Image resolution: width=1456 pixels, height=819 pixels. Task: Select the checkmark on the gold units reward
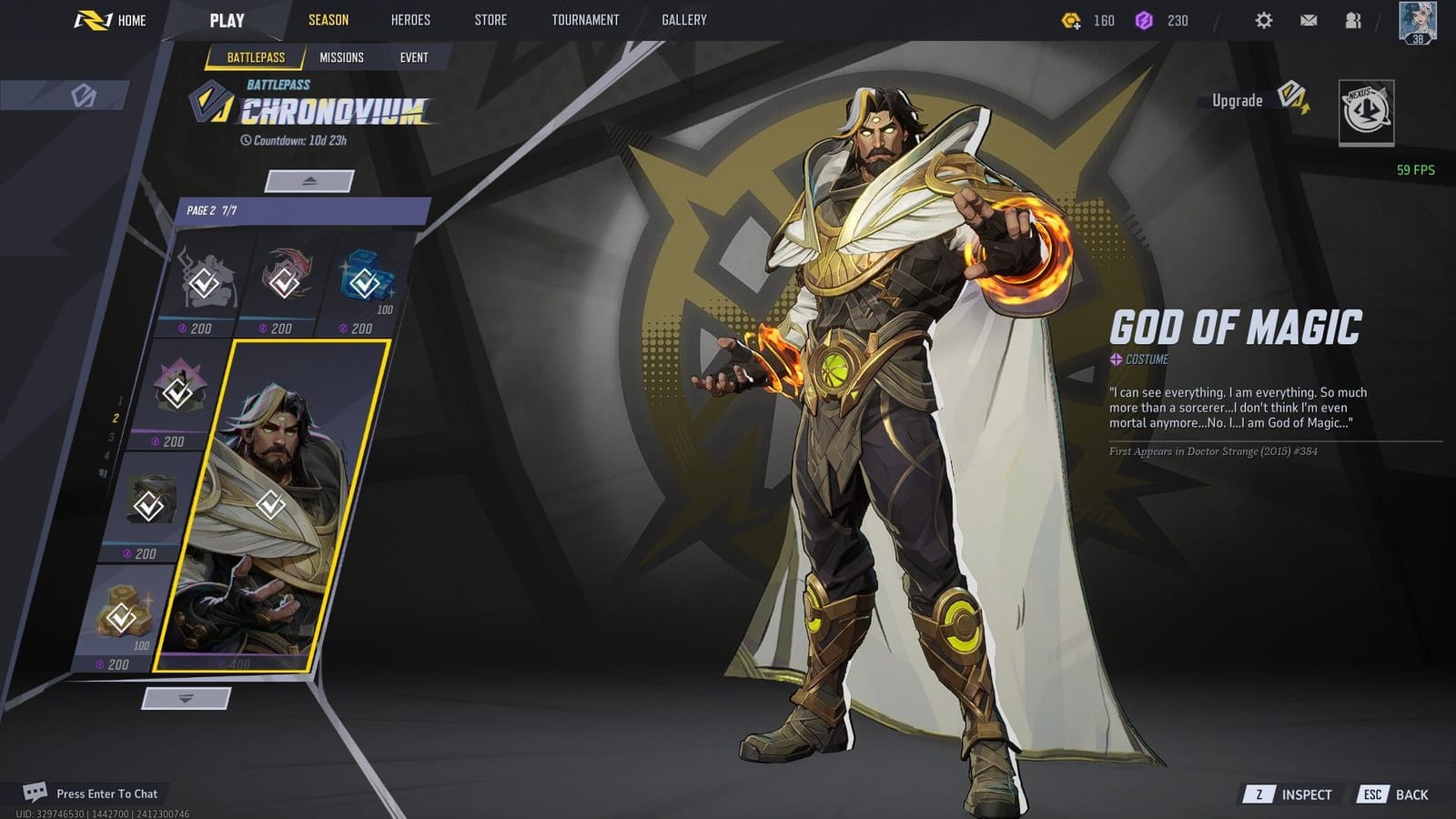(121, 617)
